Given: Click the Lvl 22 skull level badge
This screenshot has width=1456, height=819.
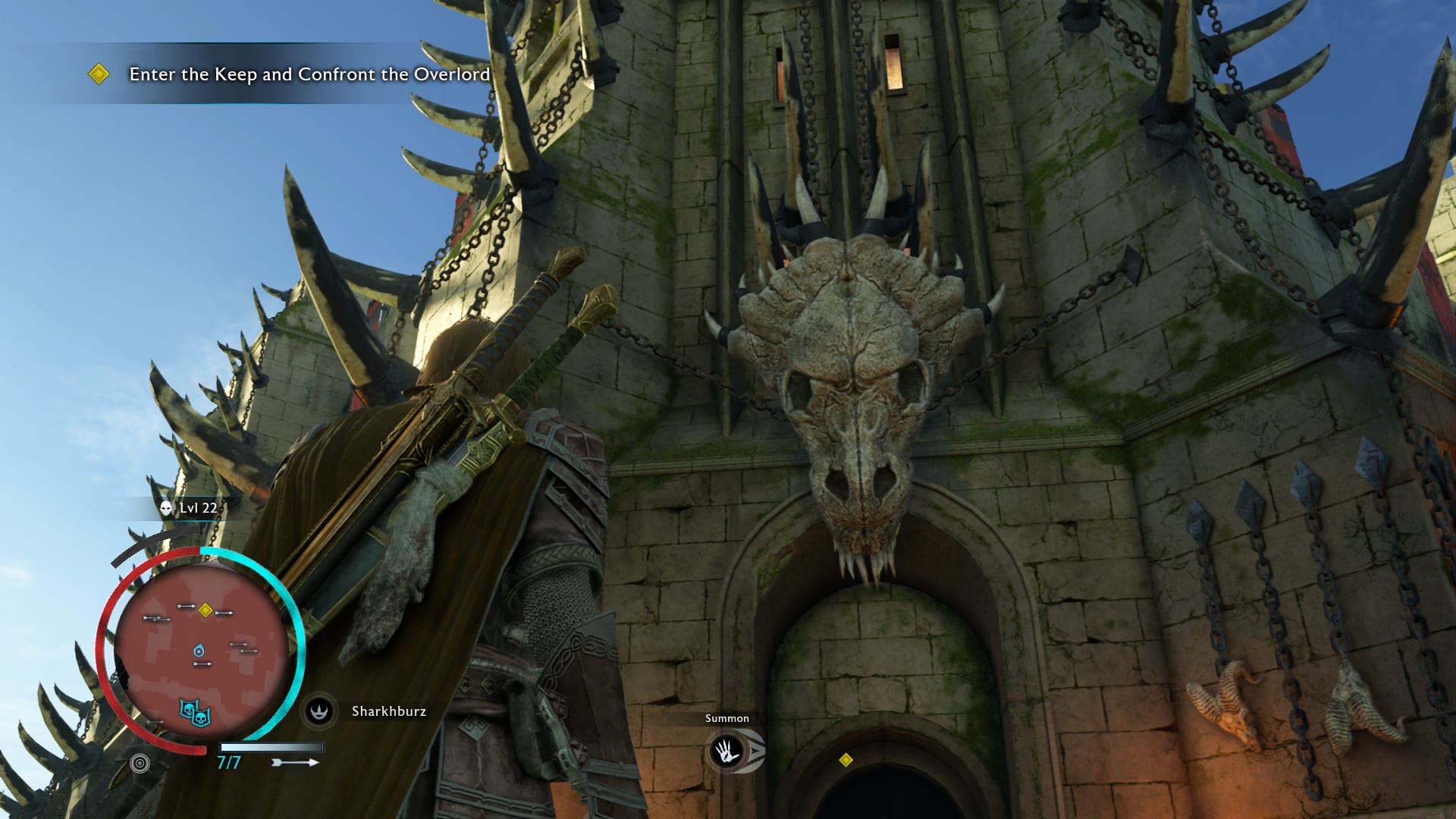Looking at the screenshot, I should coord(190,508).
